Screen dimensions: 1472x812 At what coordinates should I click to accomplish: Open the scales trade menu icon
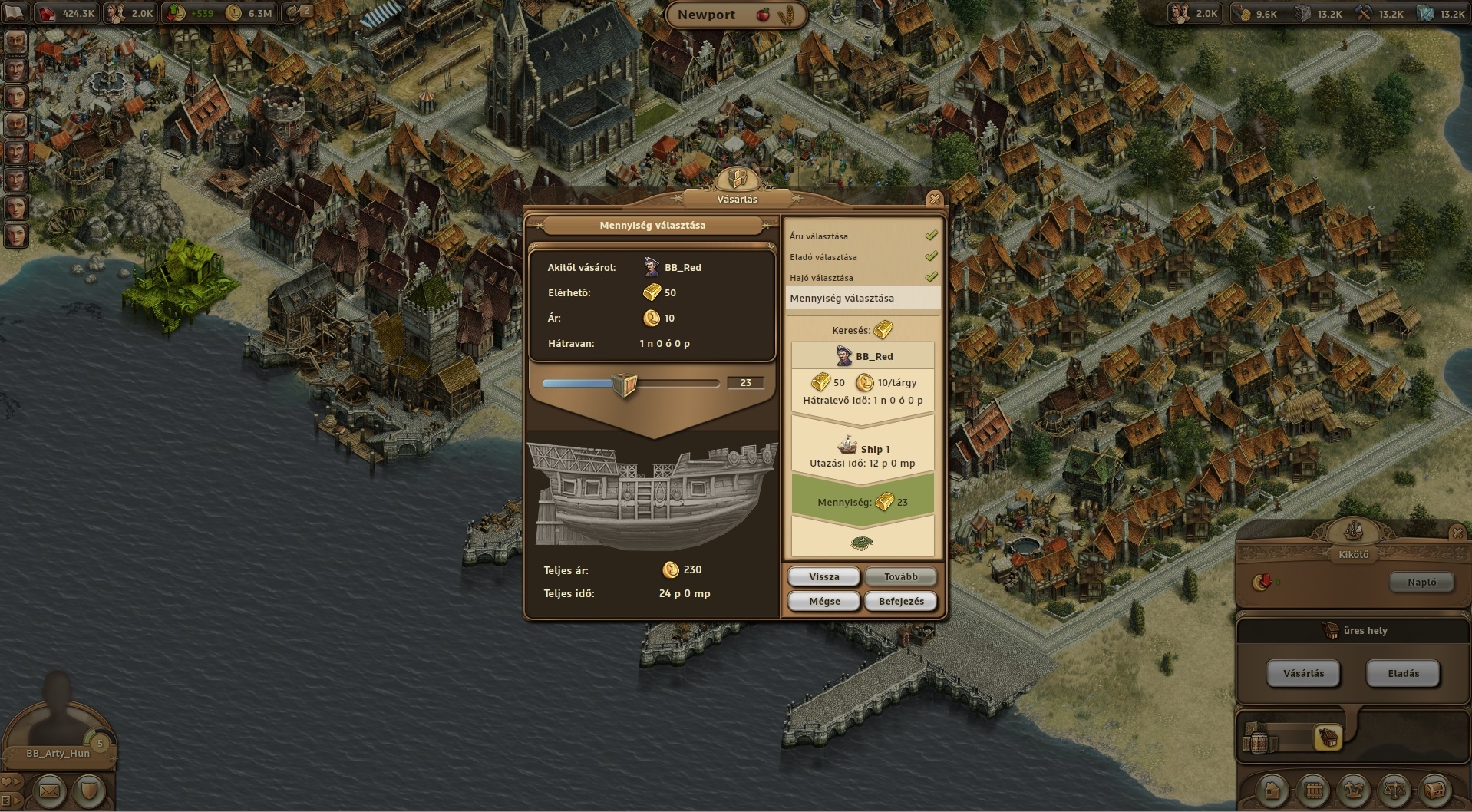click(x=1394, y=790)
